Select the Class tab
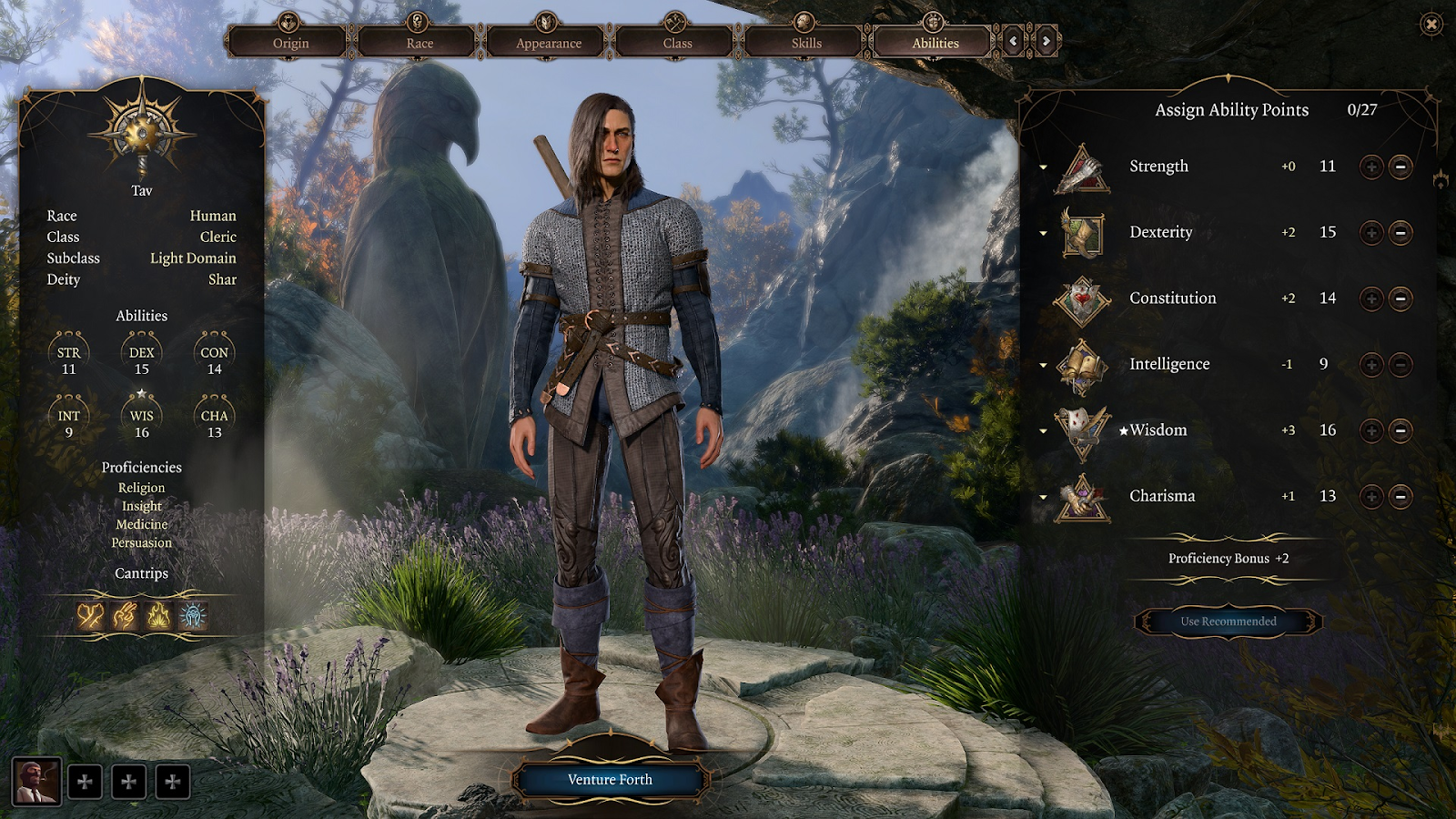Screen dimensions: 1456x819 pos(677,43)
